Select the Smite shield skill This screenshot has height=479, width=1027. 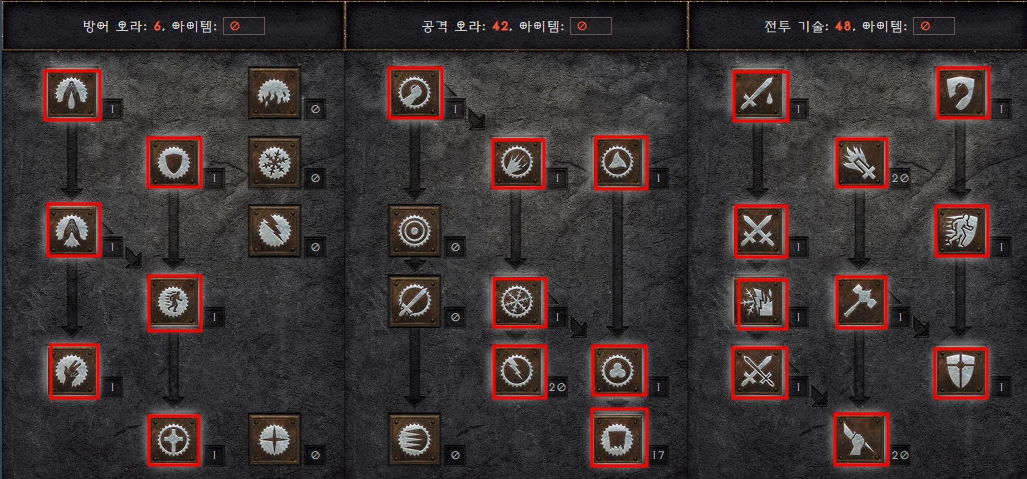click(962, 95)
